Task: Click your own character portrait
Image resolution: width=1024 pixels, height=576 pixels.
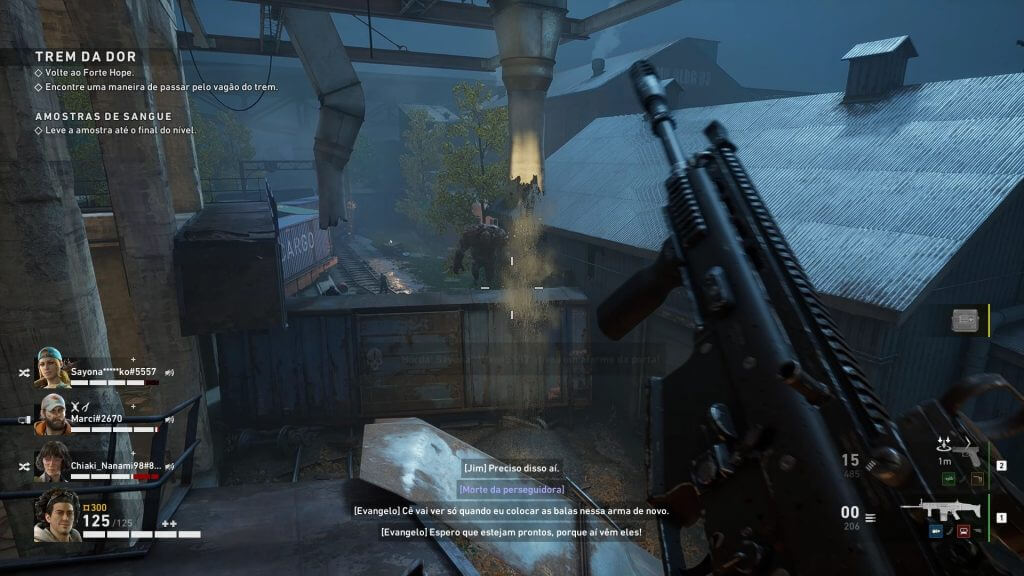Action: [x=57, y=516]
